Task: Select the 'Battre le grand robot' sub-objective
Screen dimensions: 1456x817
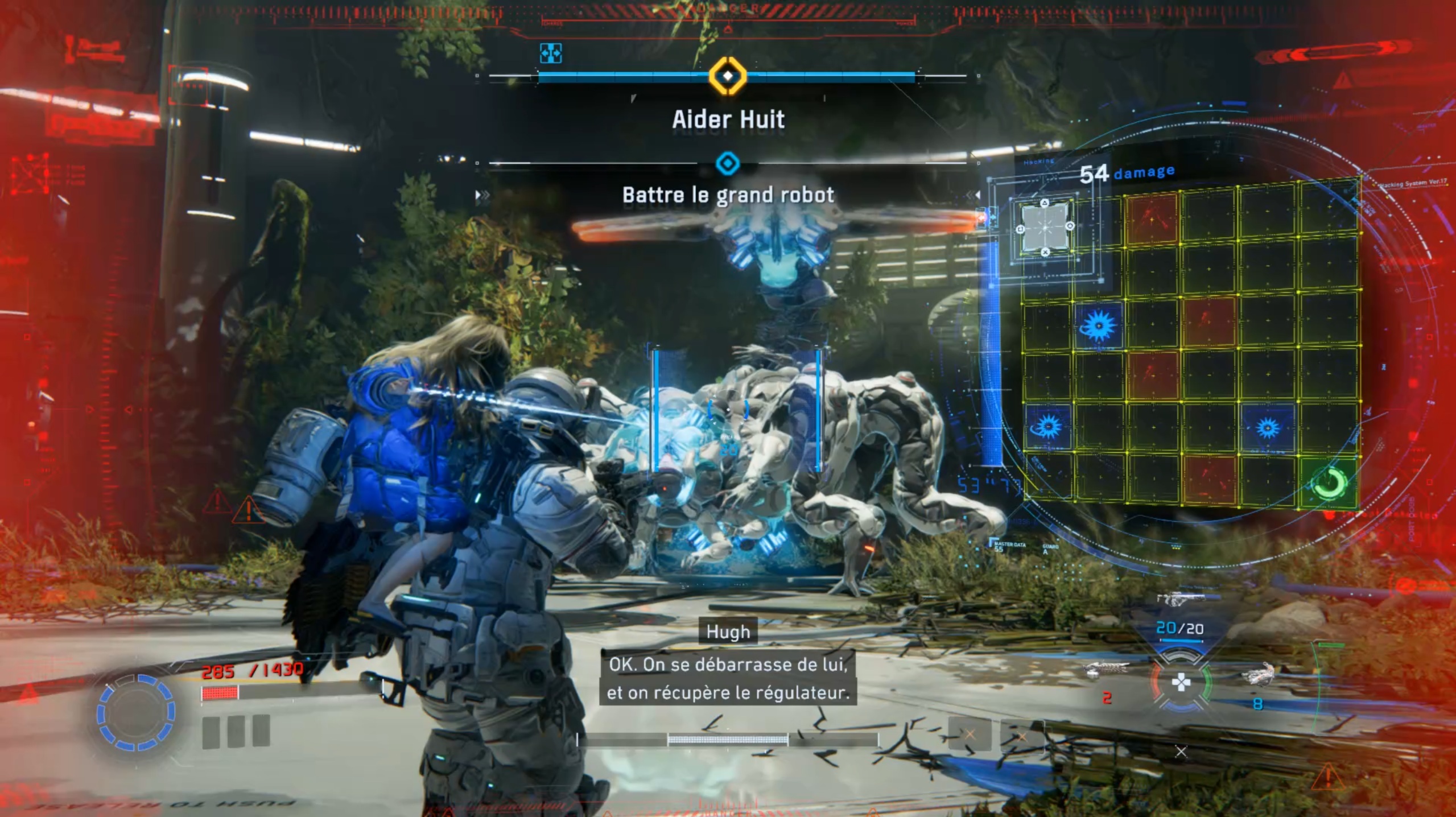Action: click(728, 195)
